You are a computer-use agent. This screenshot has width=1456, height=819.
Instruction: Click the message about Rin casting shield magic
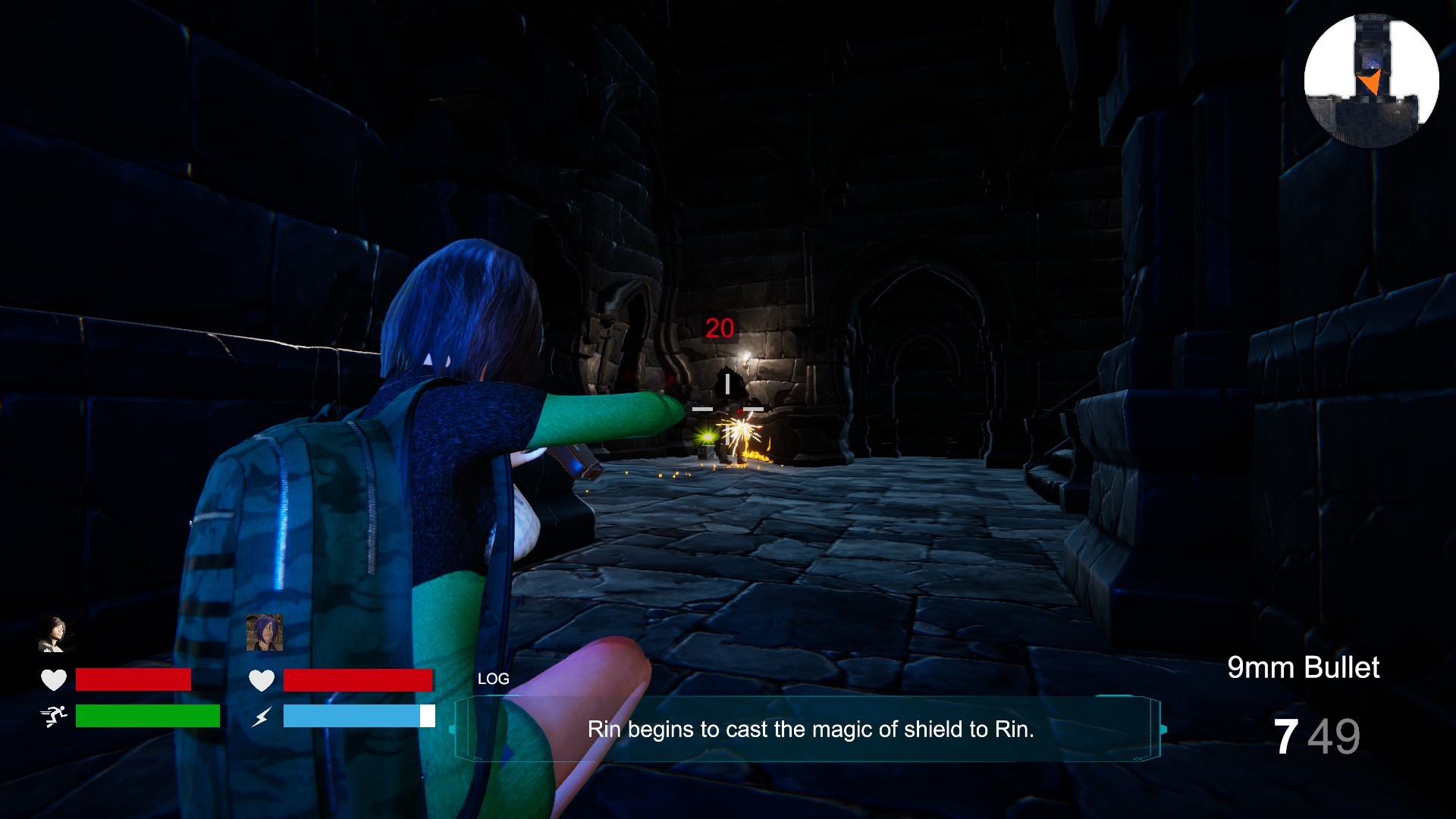point(811,732)
